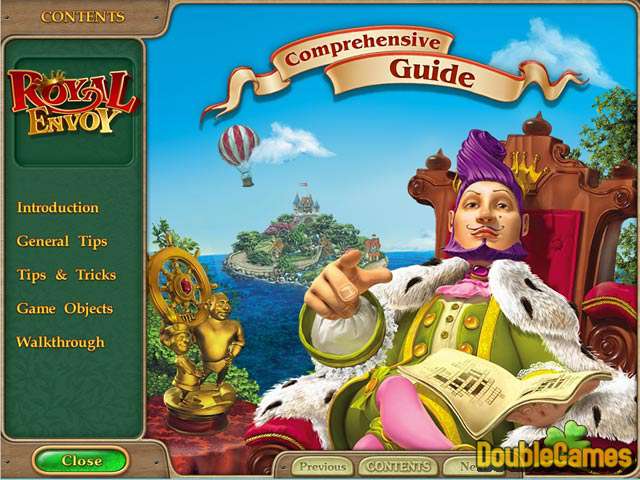The height and width of the screenshot is (480, 640).
Task: Click the Previous page button
Action: pos(322,466)
